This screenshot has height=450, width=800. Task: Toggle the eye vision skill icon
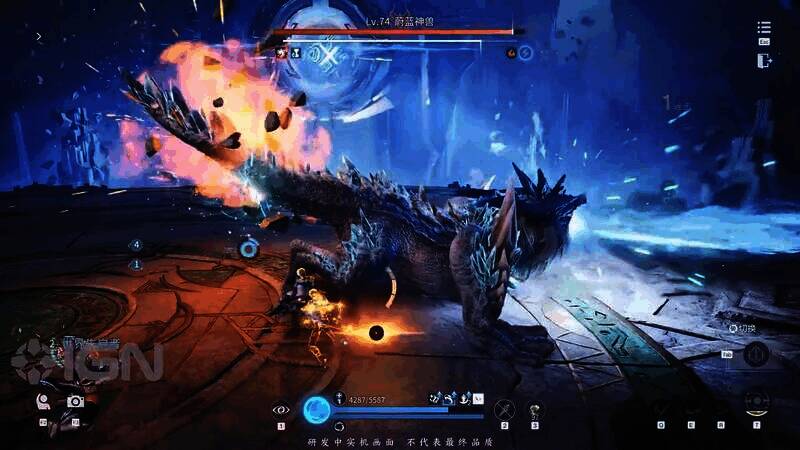tap(281, 409)
